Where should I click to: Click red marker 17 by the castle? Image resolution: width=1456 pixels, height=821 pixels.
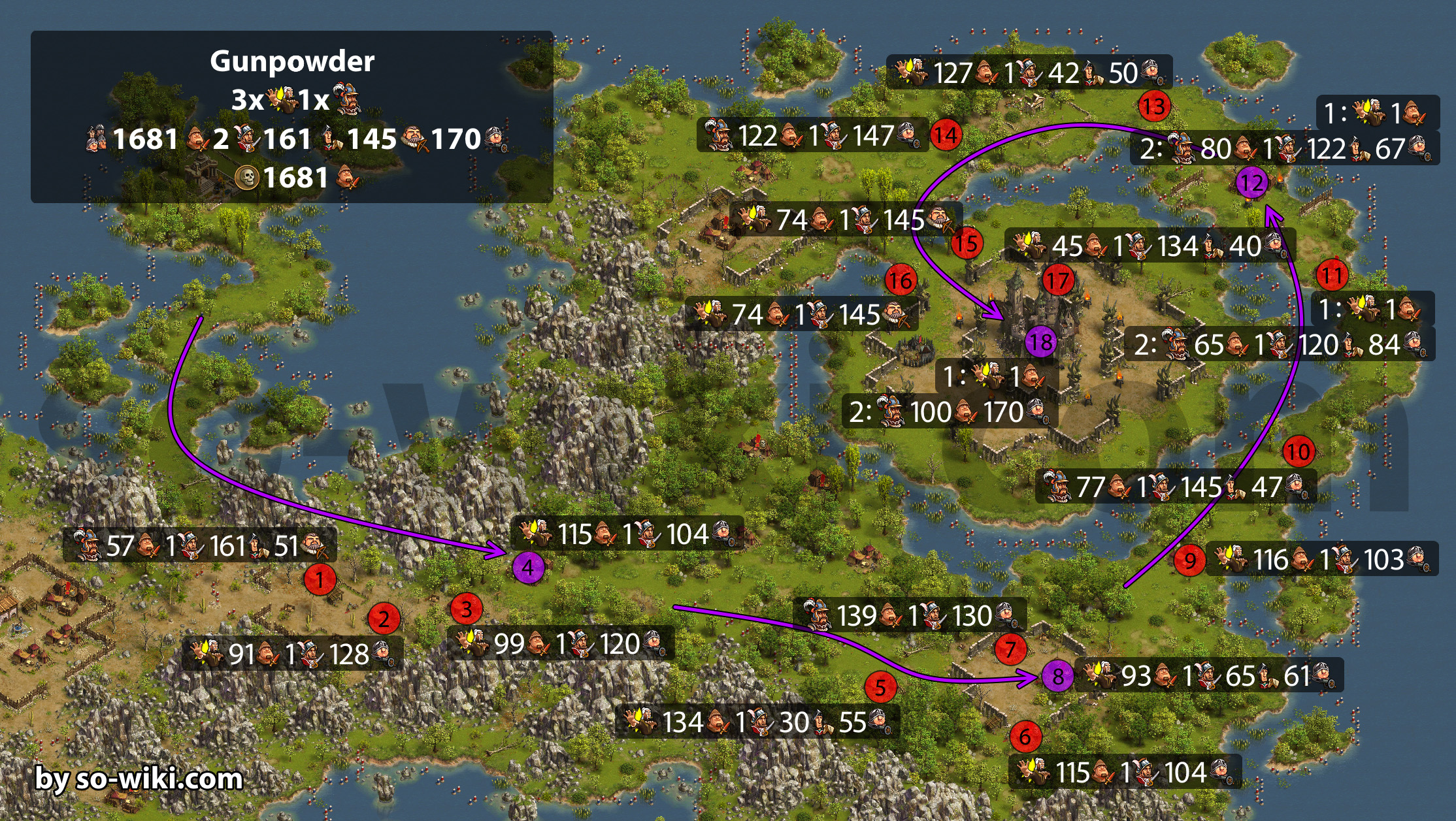coord(1058,280)
